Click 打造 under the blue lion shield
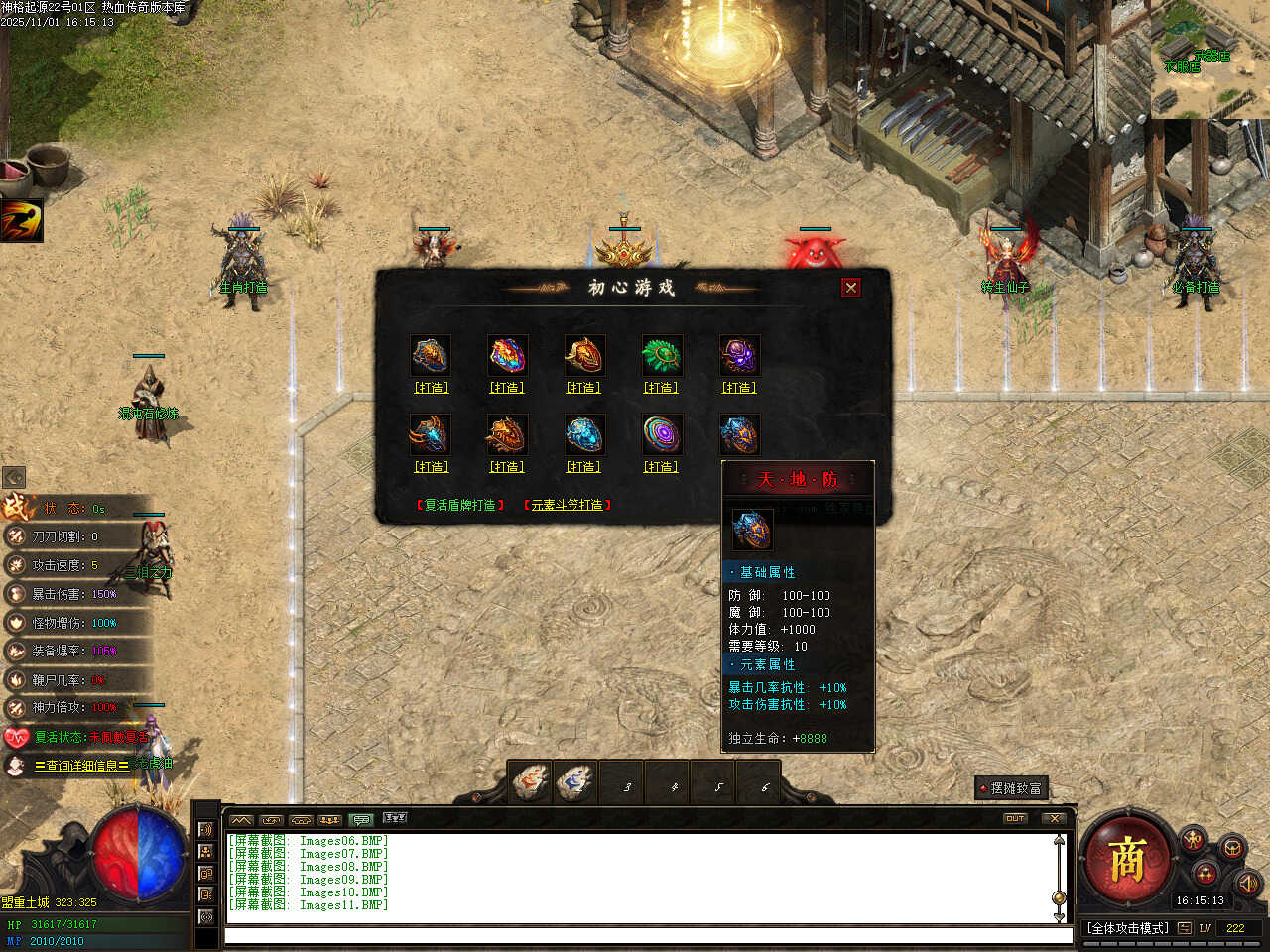Image resolution: width=1270 pixels, height=952 pixels. [583, 467]
